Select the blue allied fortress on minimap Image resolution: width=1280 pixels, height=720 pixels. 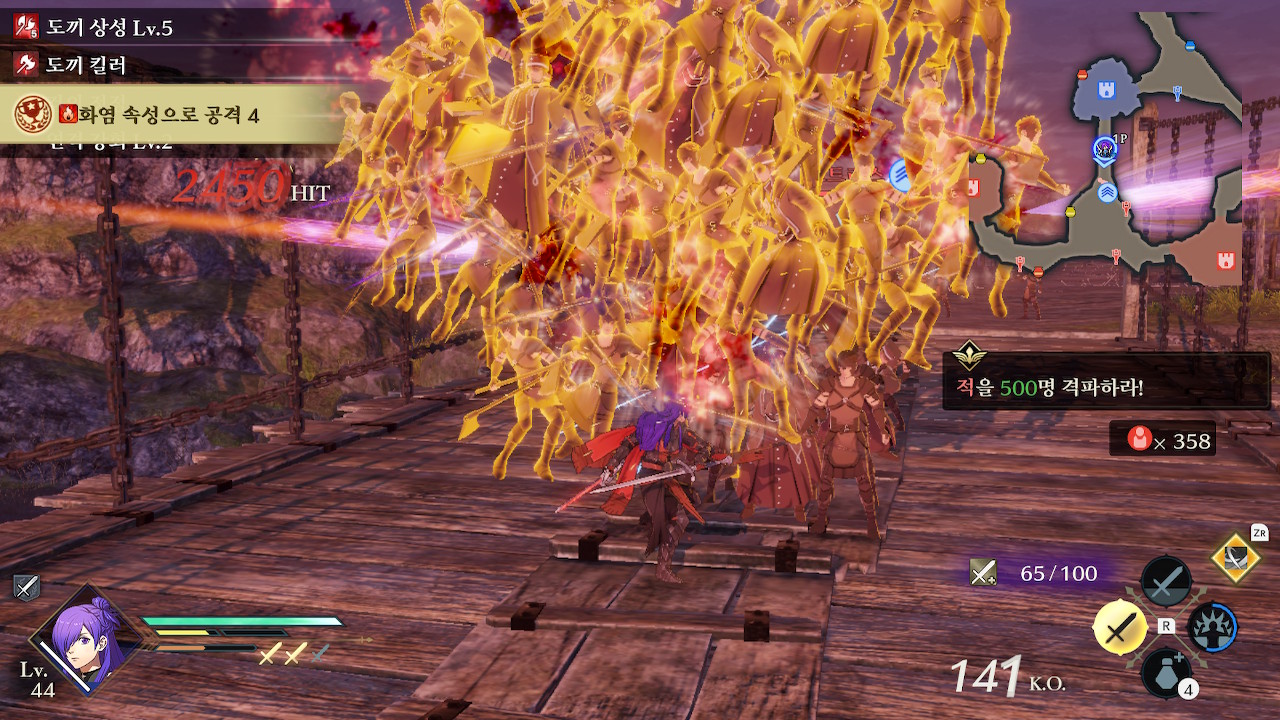point(1106,90)
